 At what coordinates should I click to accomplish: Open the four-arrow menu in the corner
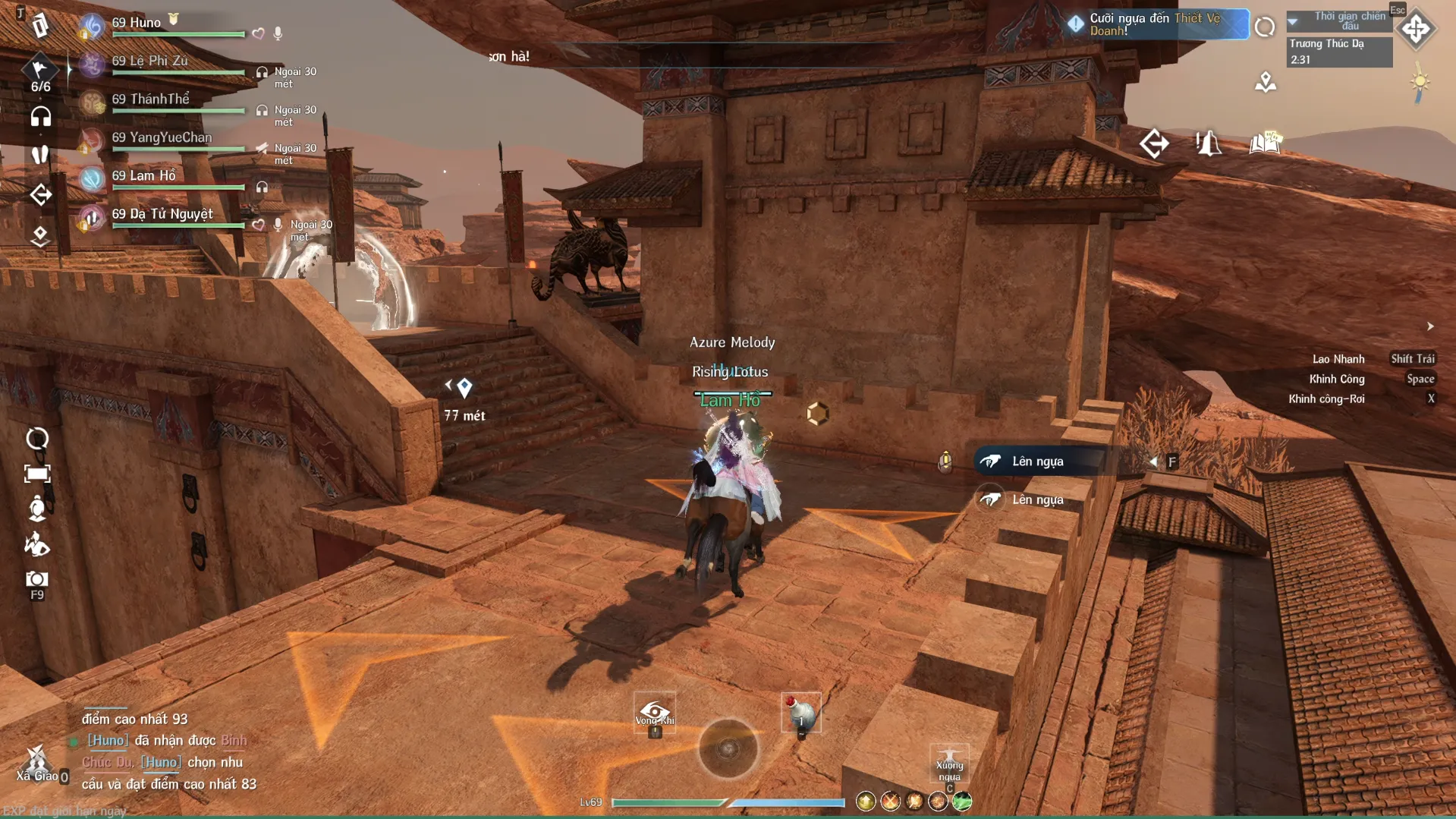(1416, 30)
